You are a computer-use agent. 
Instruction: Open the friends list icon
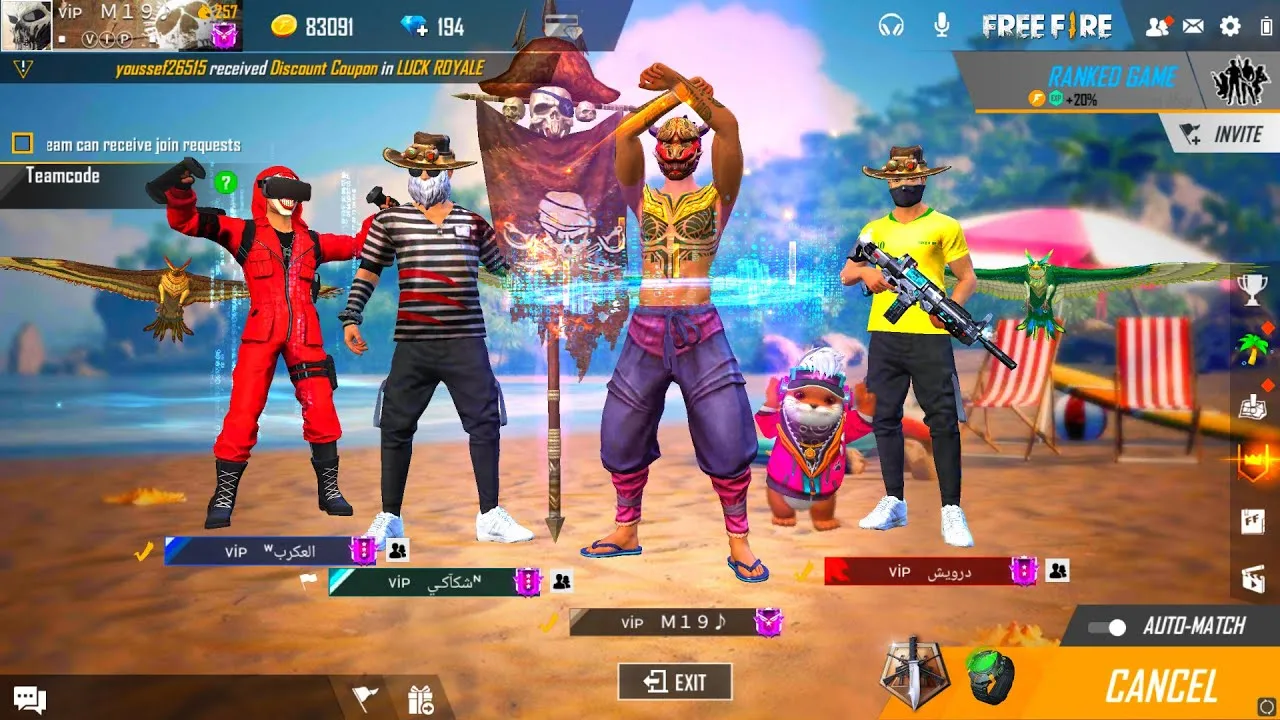point(1157,27)
